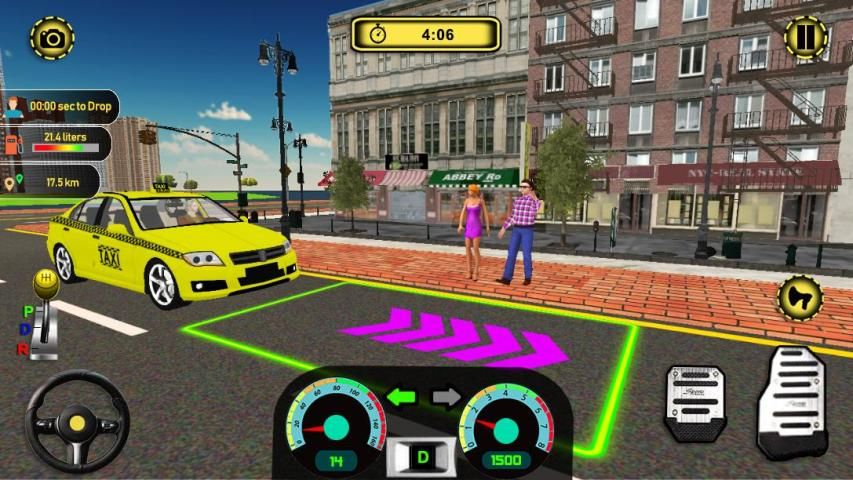Activate the right turn indicator arrow
853x480 pixels.
coord(446,397)
